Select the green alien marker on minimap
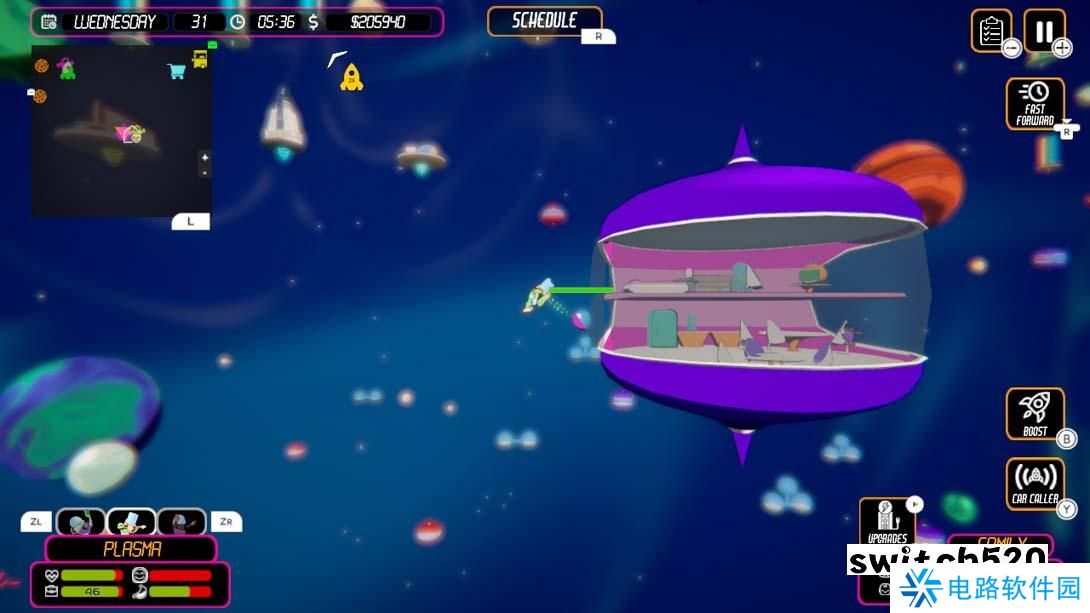Viewport: 1090px width, 613px height. point(67,69)
